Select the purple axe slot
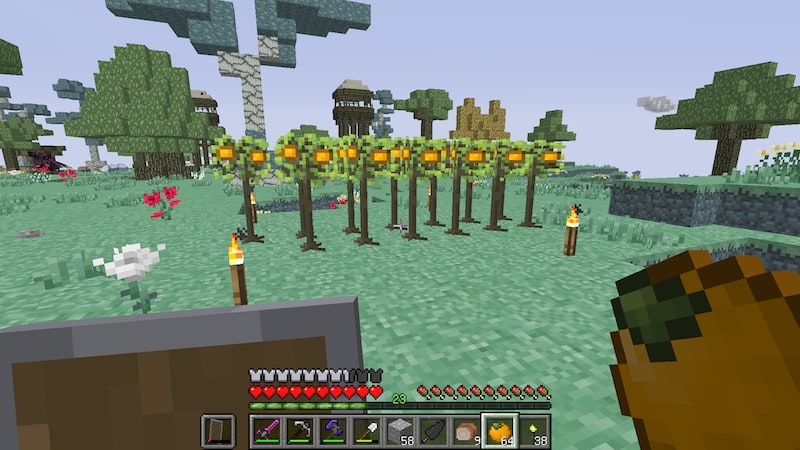The width and height of the screenshot is (800, 450). click(332, 431)
